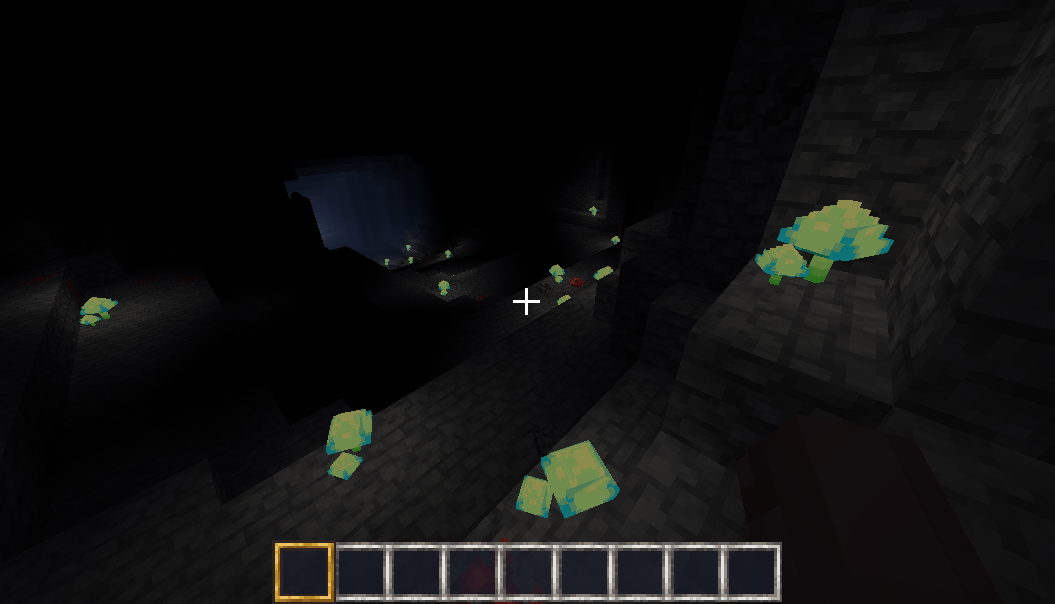This screenshot has height=604, width=1055.
Task: Select the gold-highlighted hotbar slot
Action: coord(303,572)
